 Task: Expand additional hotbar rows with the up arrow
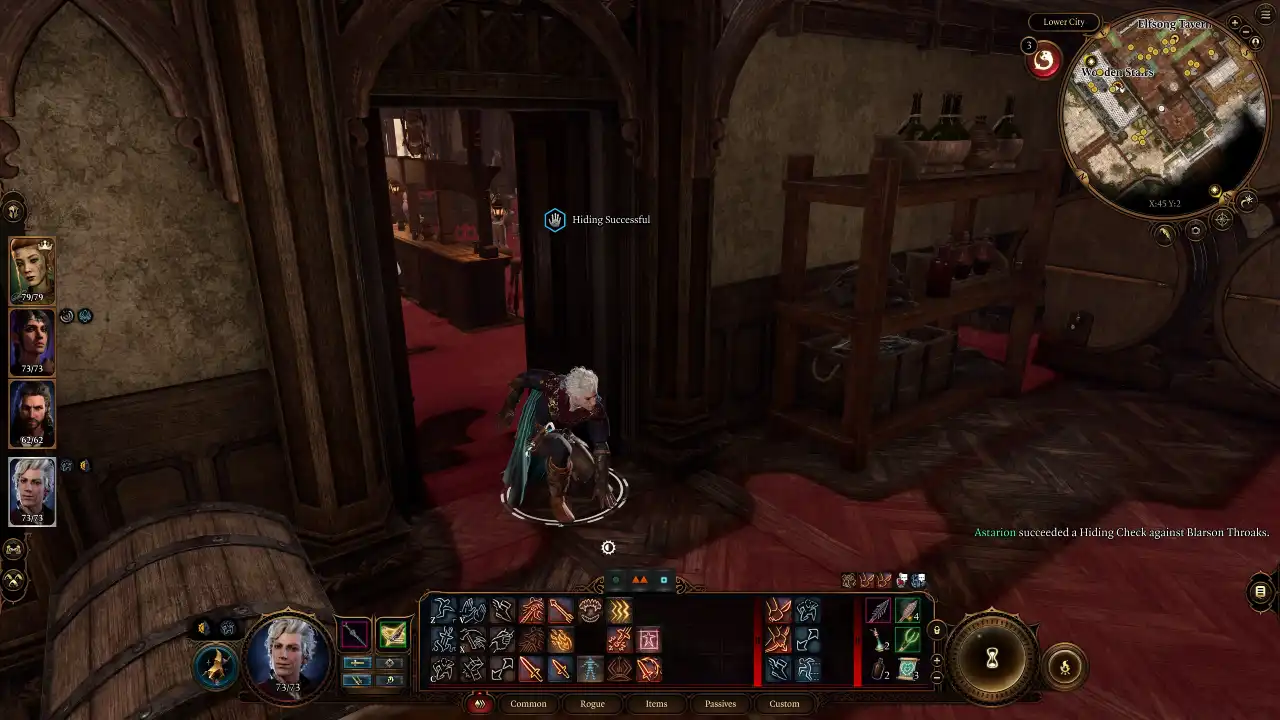[937, 660]
